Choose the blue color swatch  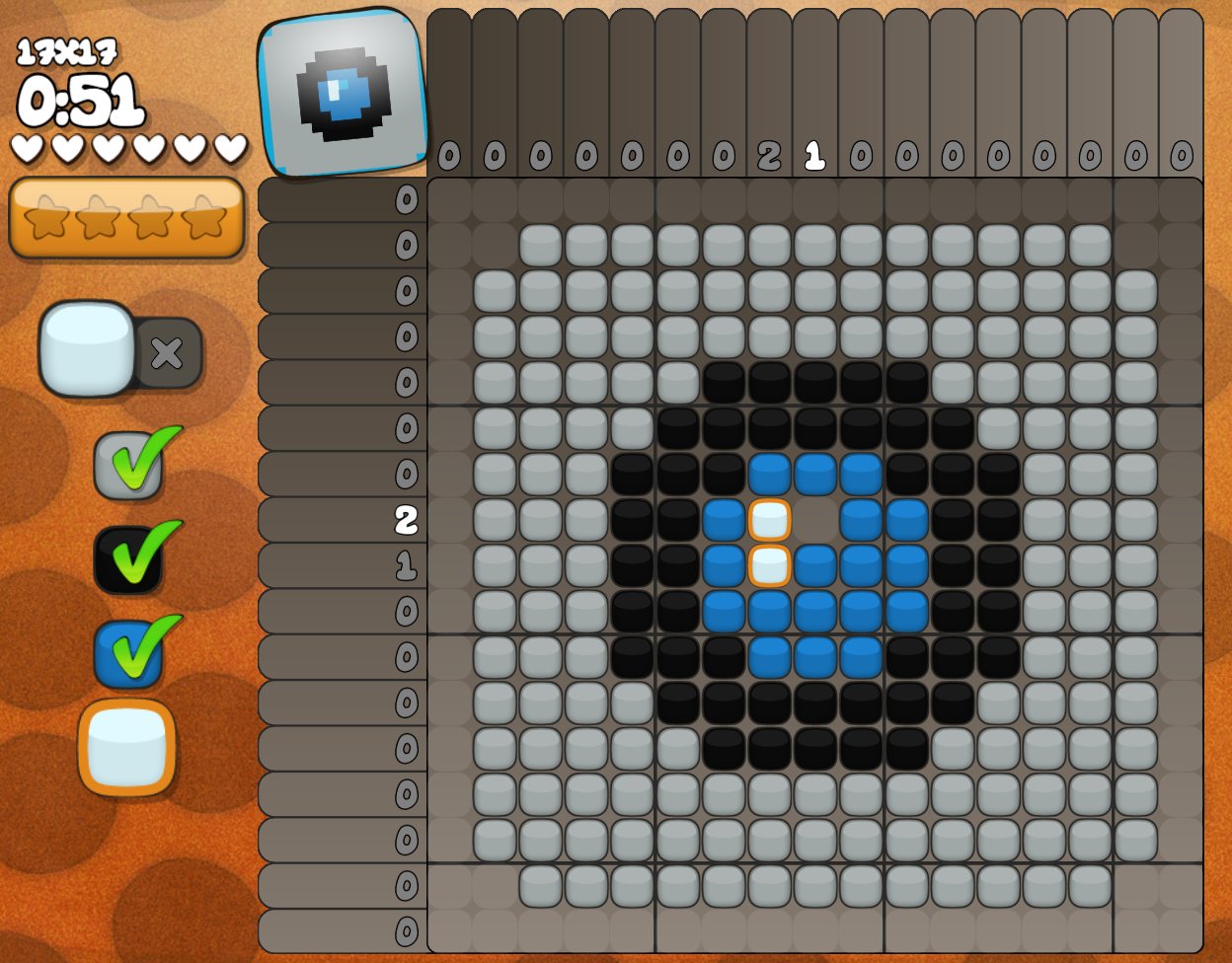pyautogui.click(x=127, y=653)
